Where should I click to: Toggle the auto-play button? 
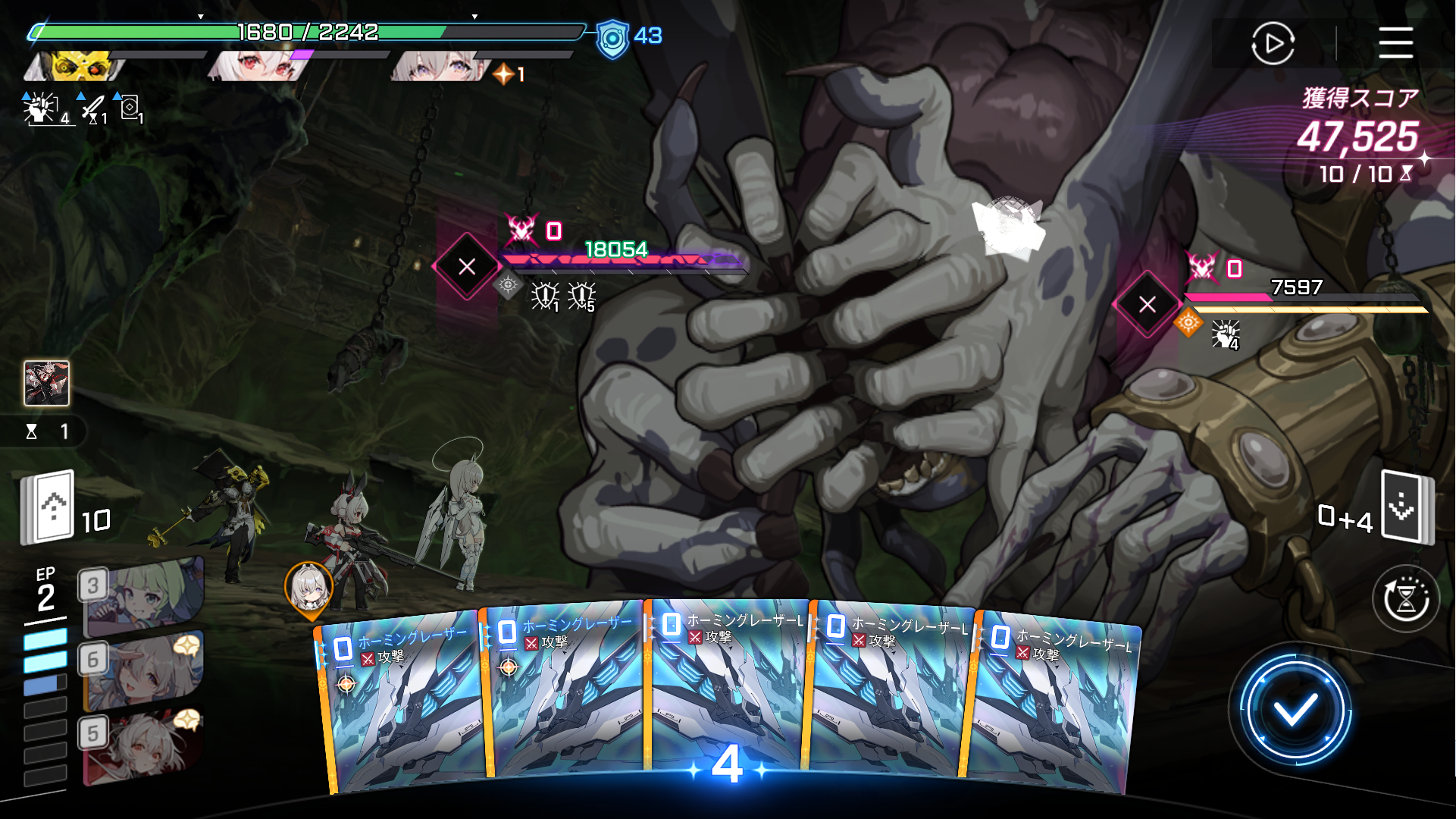1273,43
